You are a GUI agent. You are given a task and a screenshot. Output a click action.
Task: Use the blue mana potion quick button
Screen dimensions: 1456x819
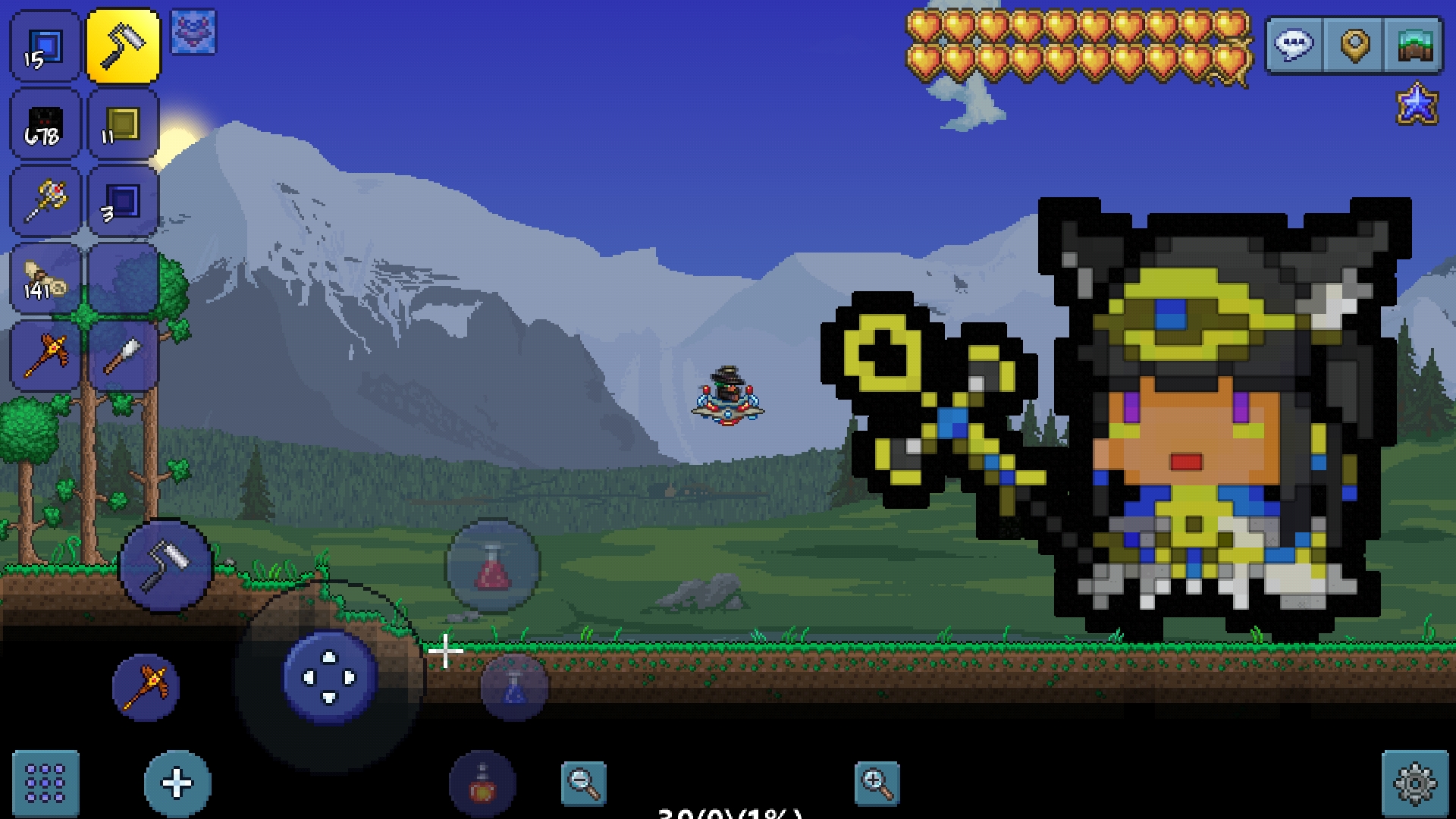click(x=514, y=687)
